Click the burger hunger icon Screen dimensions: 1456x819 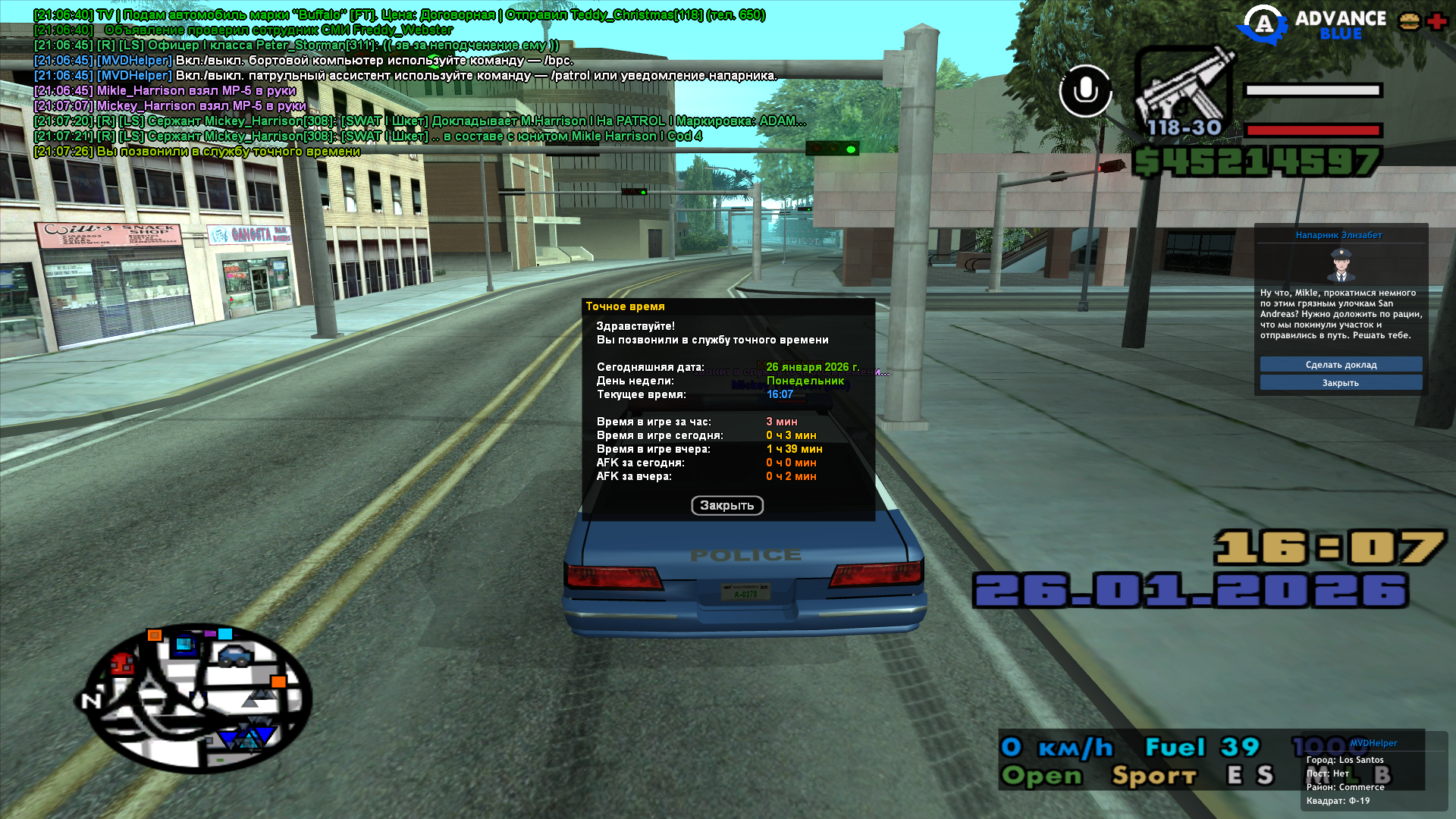tap(1410, 21)
